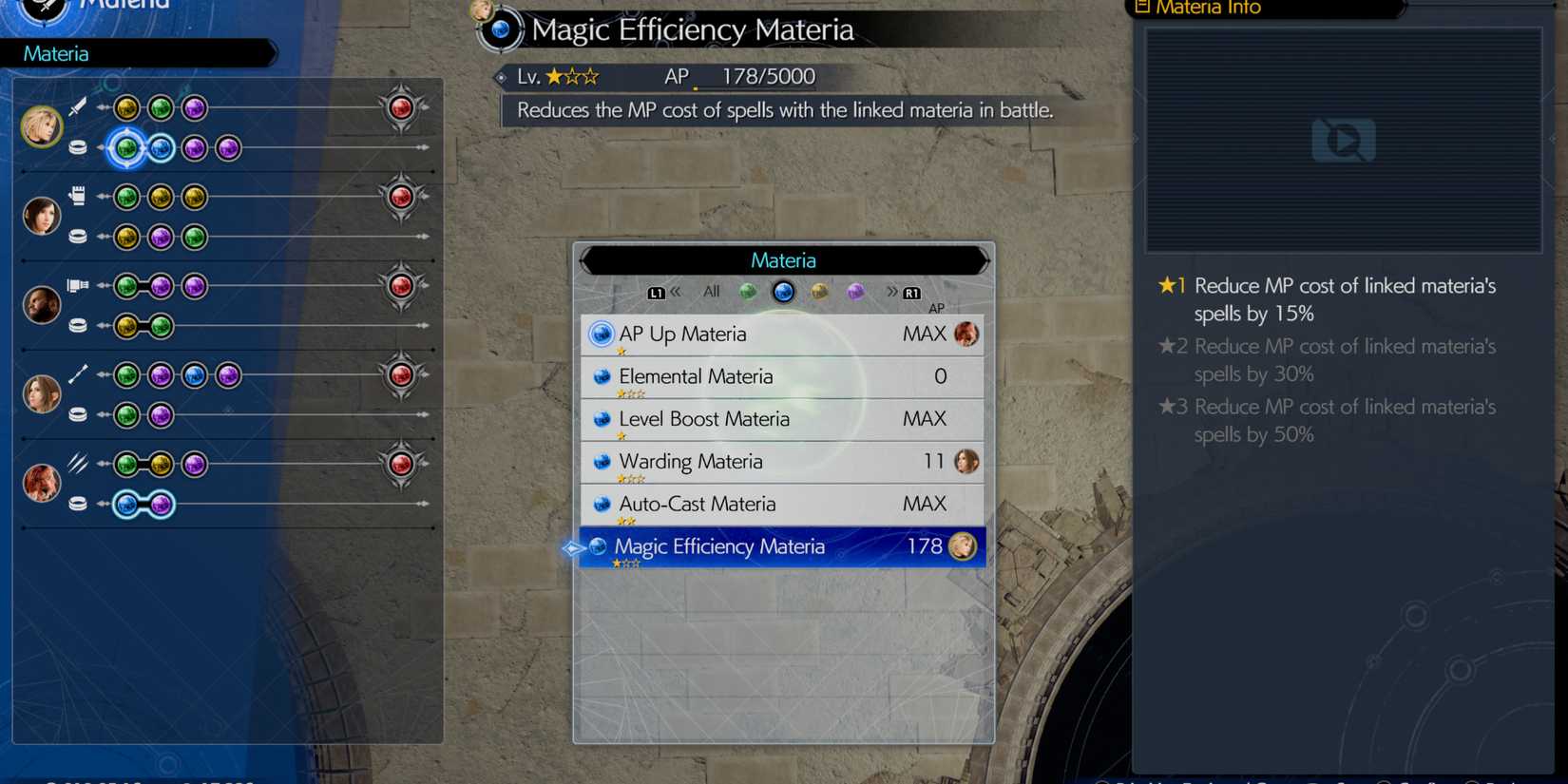
Task: Switch to the purple independent materia filter
Action: pyautogui.click(x=855, y=292)
